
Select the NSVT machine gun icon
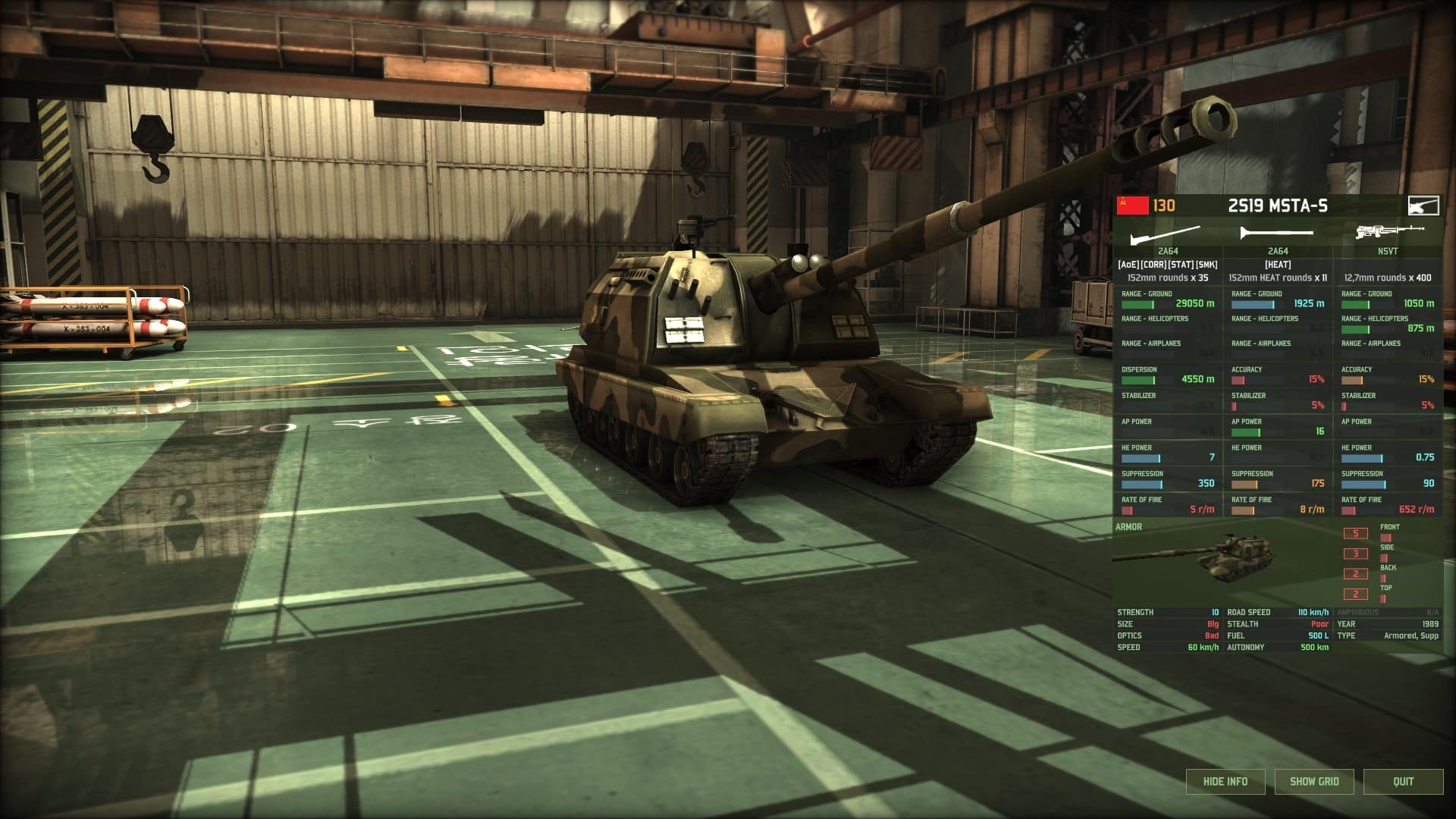tap(1388, 231)
